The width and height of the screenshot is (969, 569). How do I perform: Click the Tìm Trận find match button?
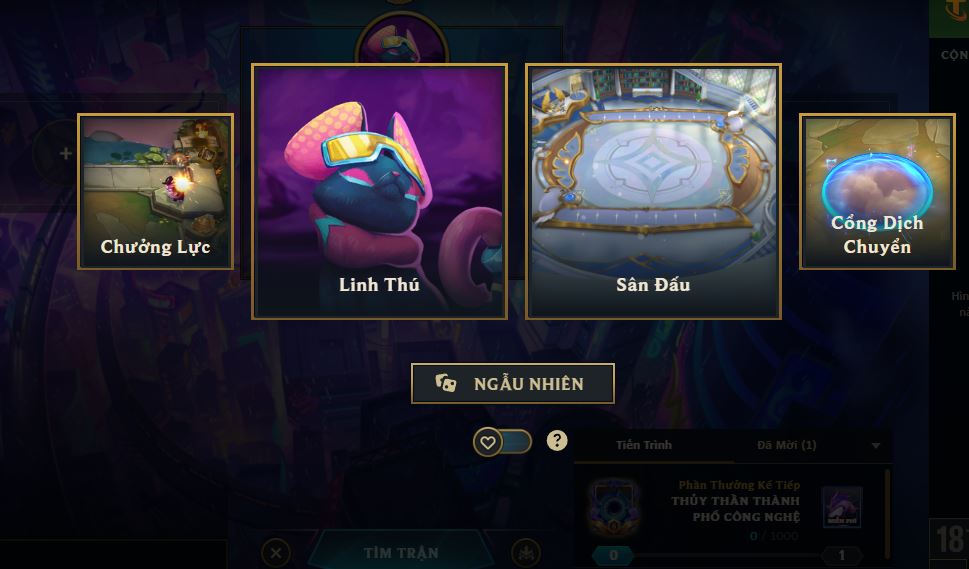click(400, 552)
